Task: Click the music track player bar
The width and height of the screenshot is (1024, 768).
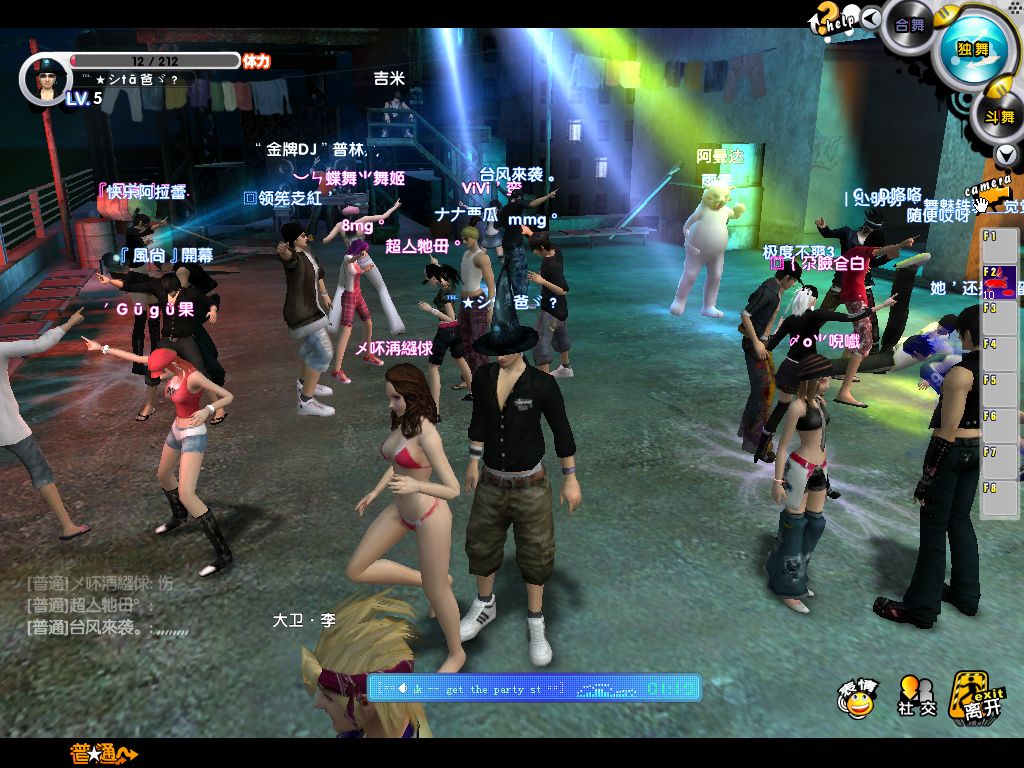Action: [534, 688]
